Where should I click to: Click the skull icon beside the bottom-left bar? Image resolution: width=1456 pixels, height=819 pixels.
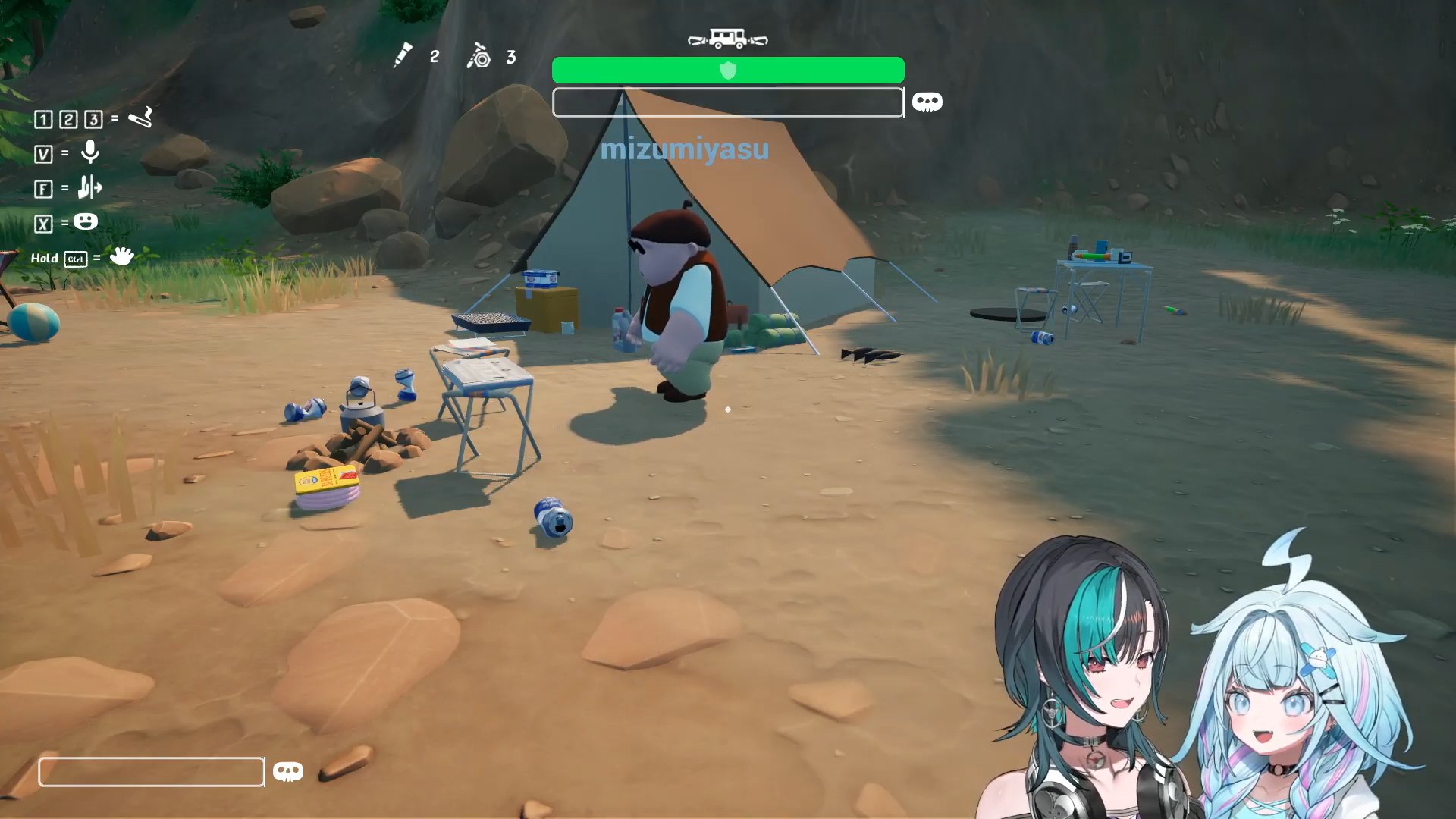(288, 772)
